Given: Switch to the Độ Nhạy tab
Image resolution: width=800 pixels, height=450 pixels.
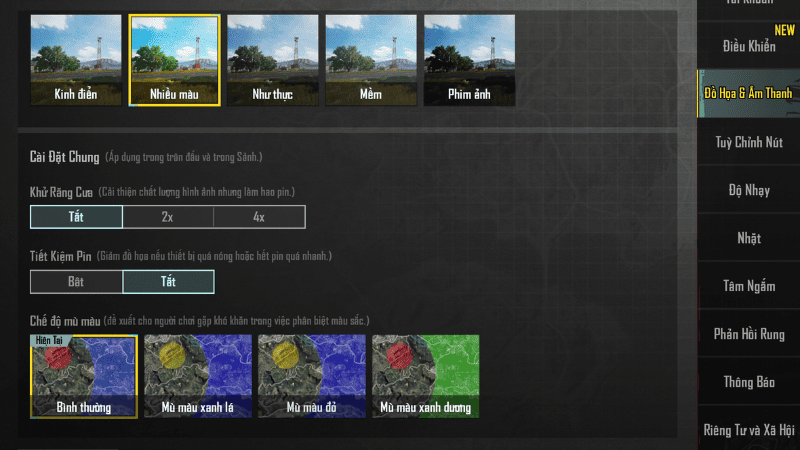Looking at the screenshot, I should (x=749, y=190).
